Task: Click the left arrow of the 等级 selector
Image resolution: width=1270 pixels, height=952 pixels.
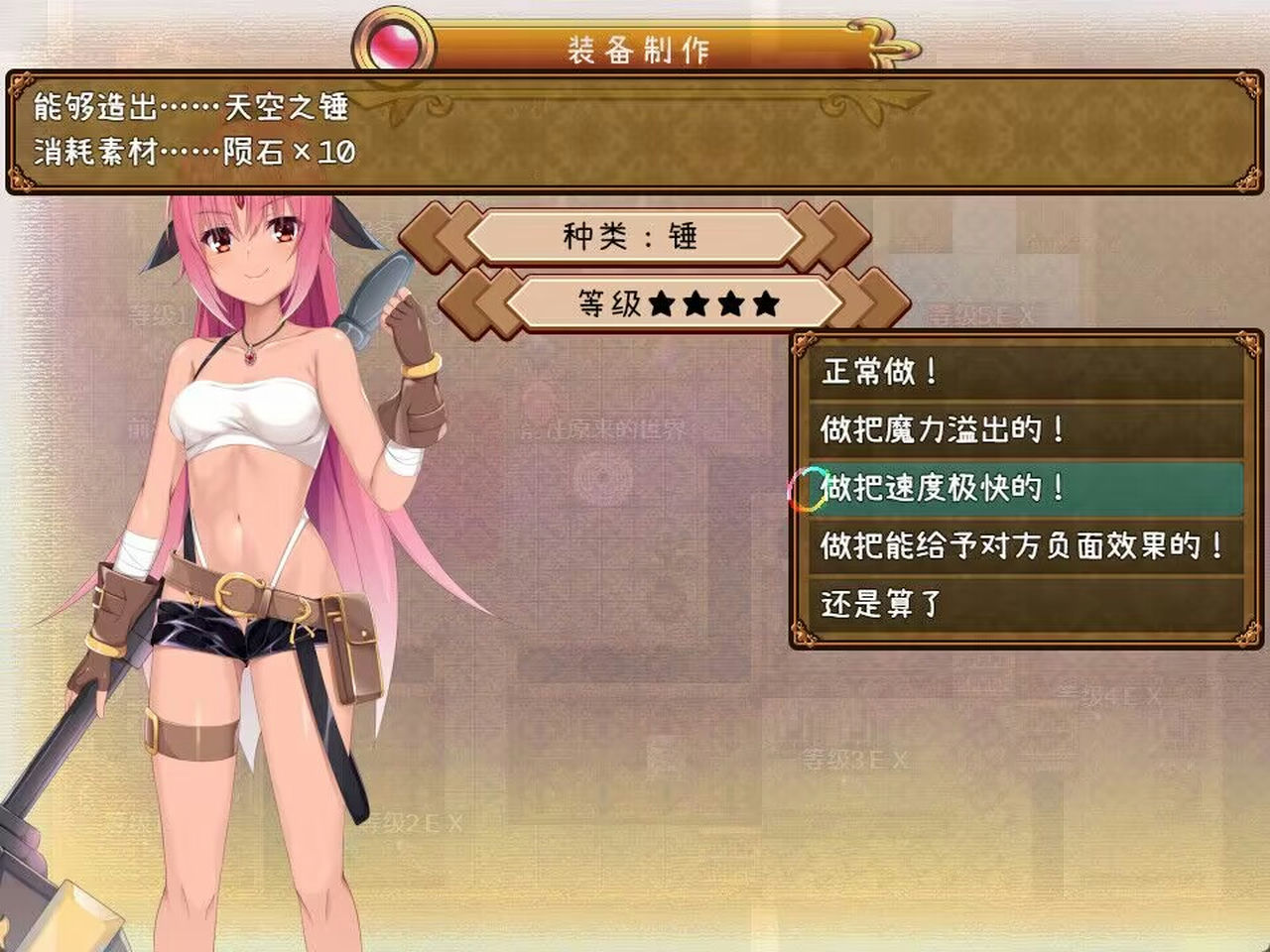Action: 476,302
